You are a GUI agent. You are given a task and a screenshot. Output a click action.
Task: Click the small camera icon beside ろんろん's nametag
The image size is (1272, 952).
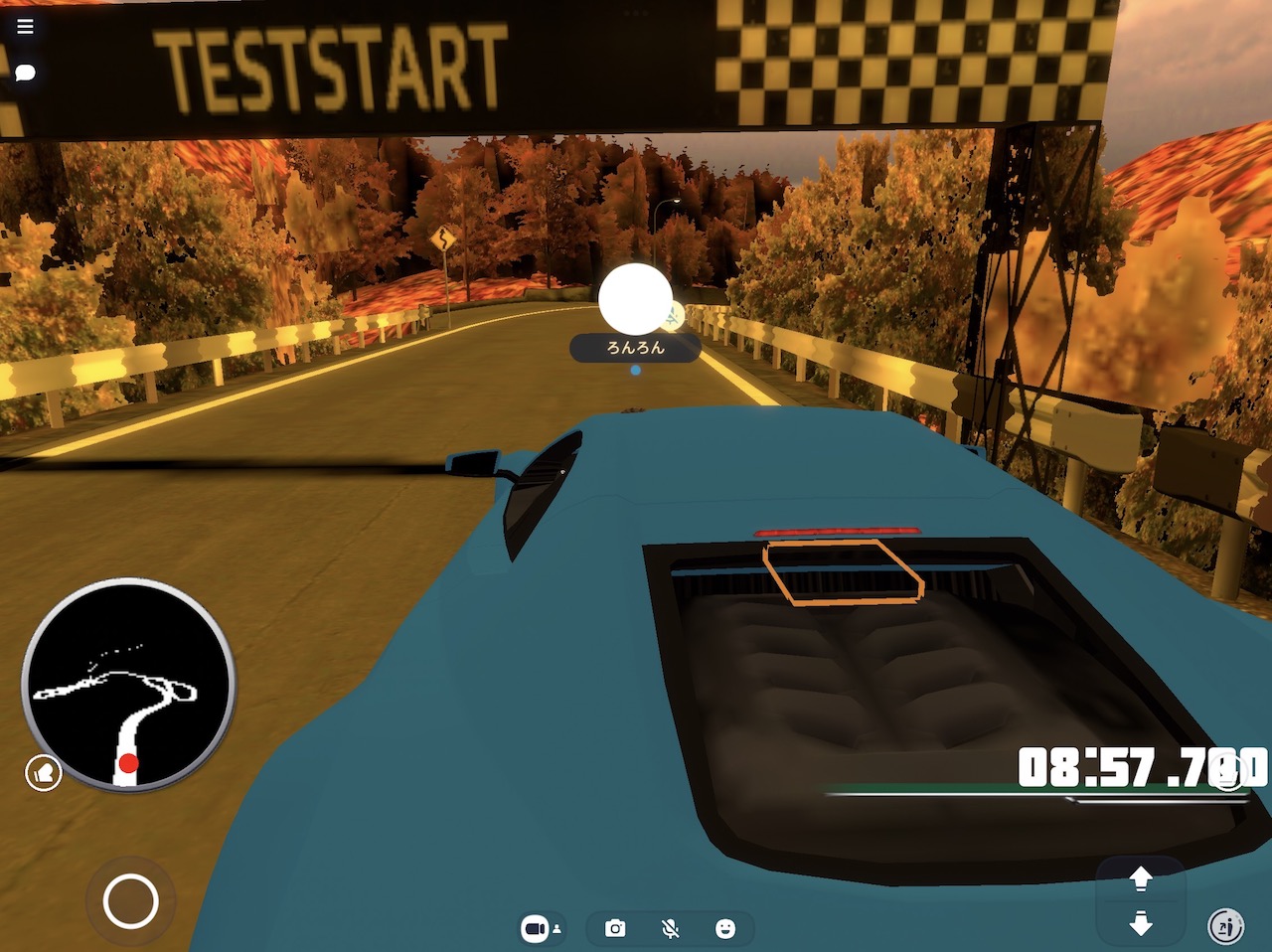(674, 317)
